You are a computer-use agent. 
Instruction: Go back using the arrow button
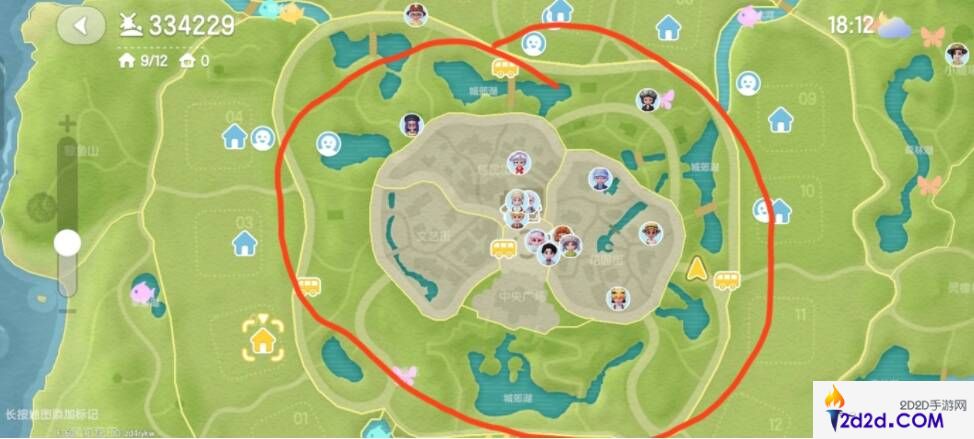pos(81,26)
